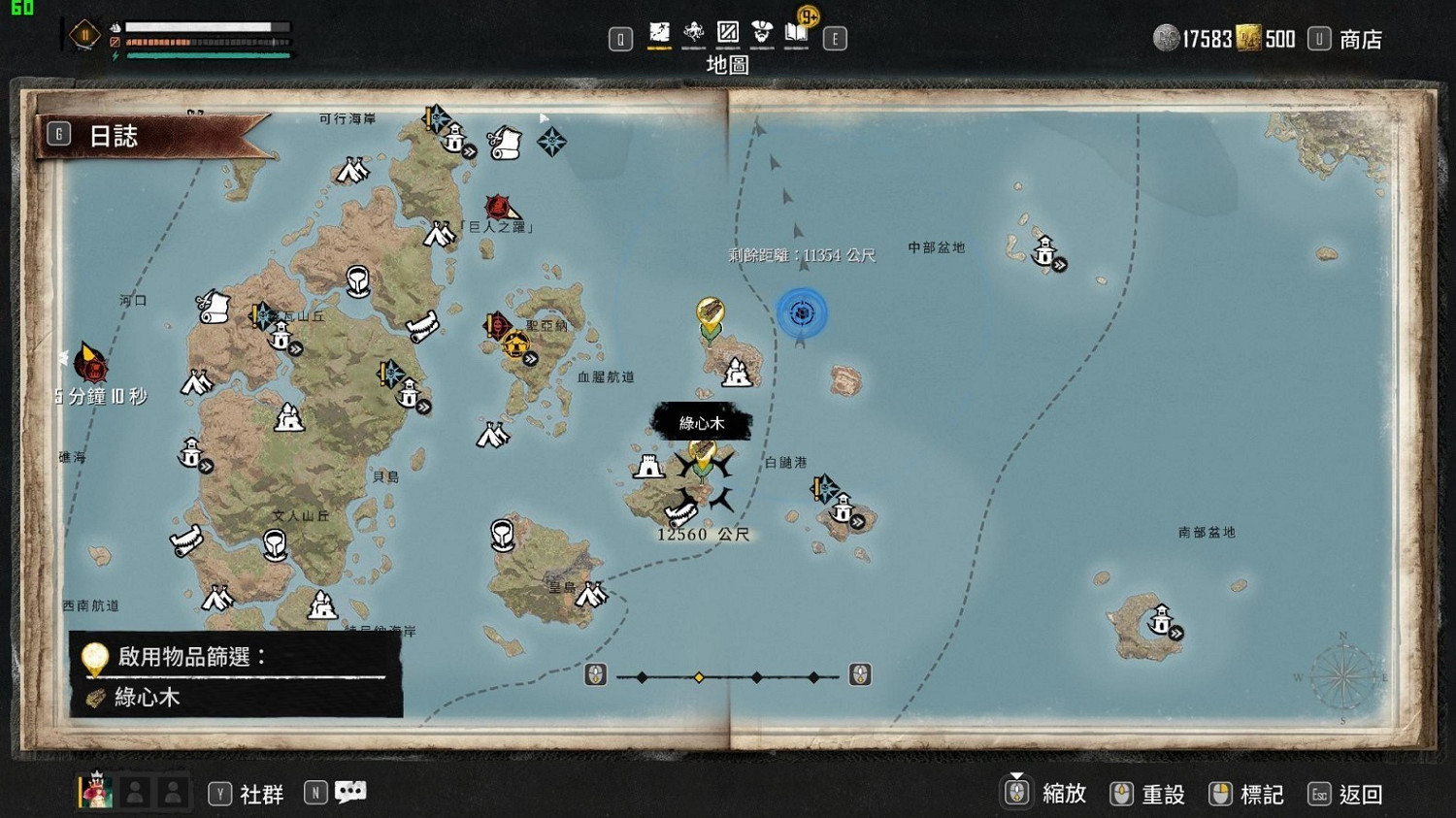1456x818 pixels.
Task: Open the cargo crate tab
Action: point(727,34)
